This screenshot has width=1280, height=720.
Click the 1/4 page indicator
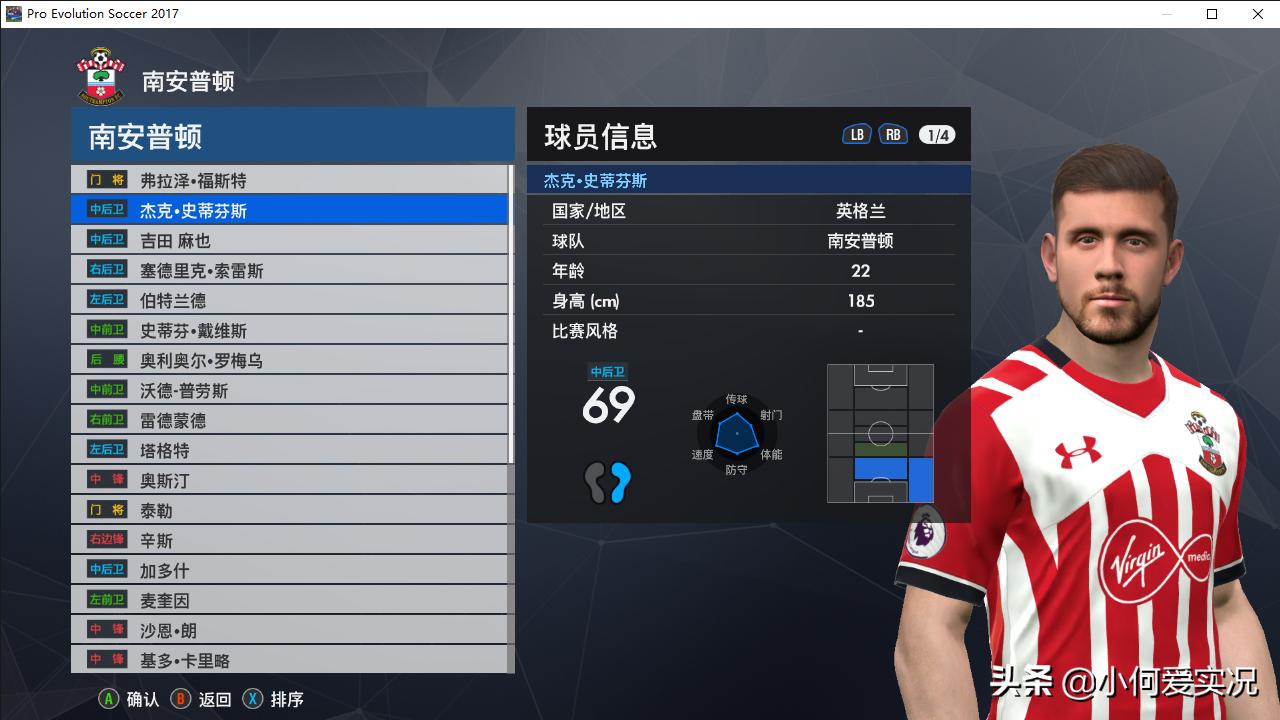(x=936, y=132)
